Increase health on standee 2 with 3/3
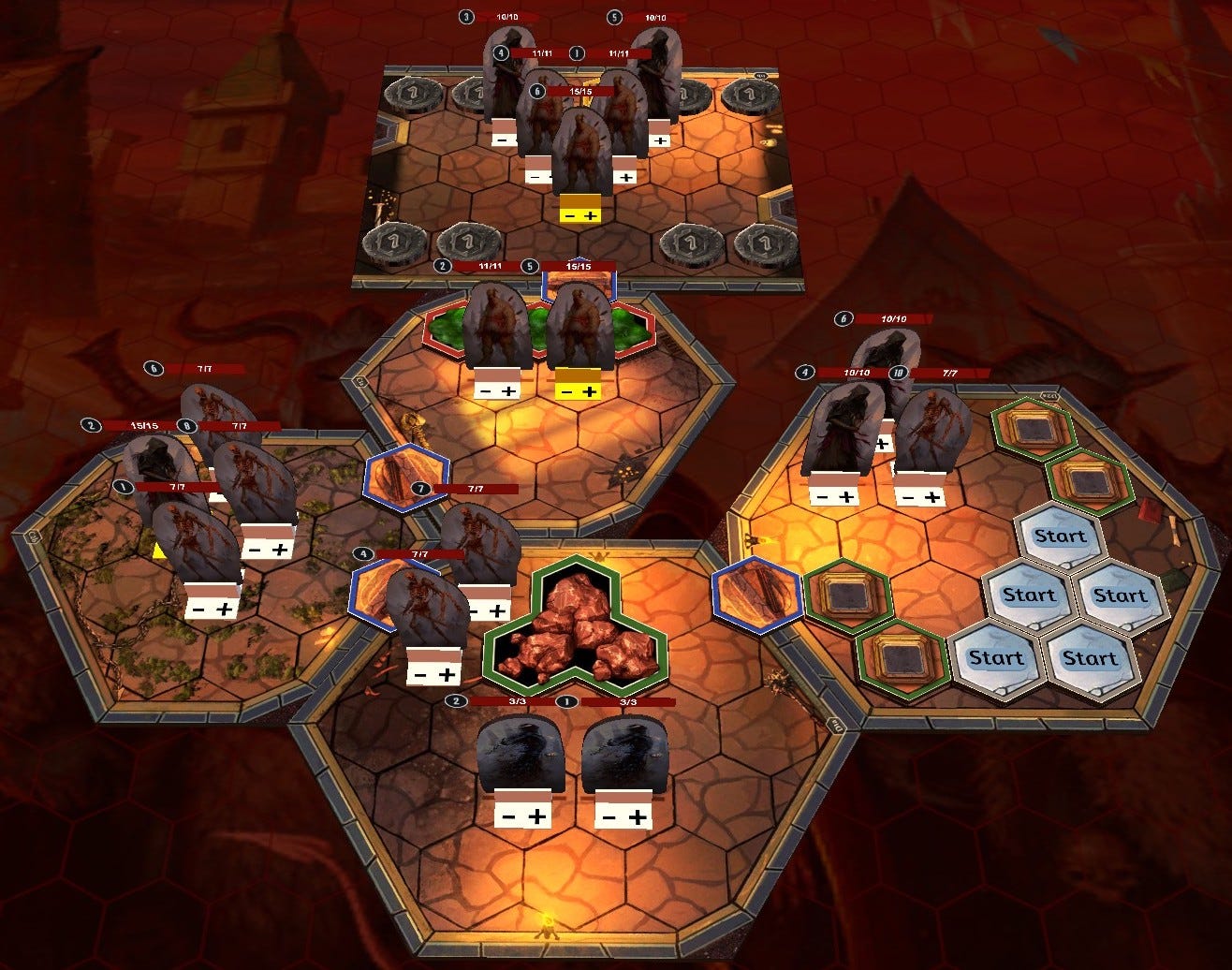The width and height of the screenshot is (1232, 970). click(537, 816)
